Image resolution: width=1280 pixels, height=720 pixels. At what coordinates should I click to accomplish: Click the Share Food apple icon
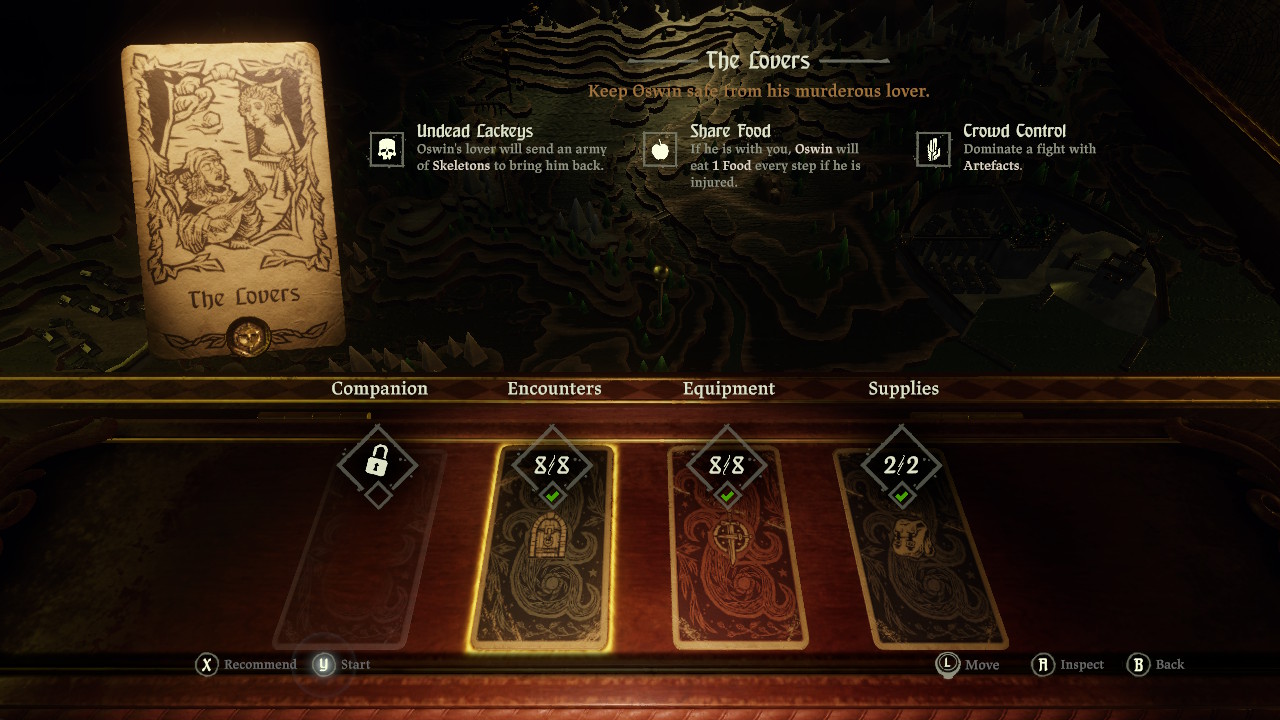point(660,149)
